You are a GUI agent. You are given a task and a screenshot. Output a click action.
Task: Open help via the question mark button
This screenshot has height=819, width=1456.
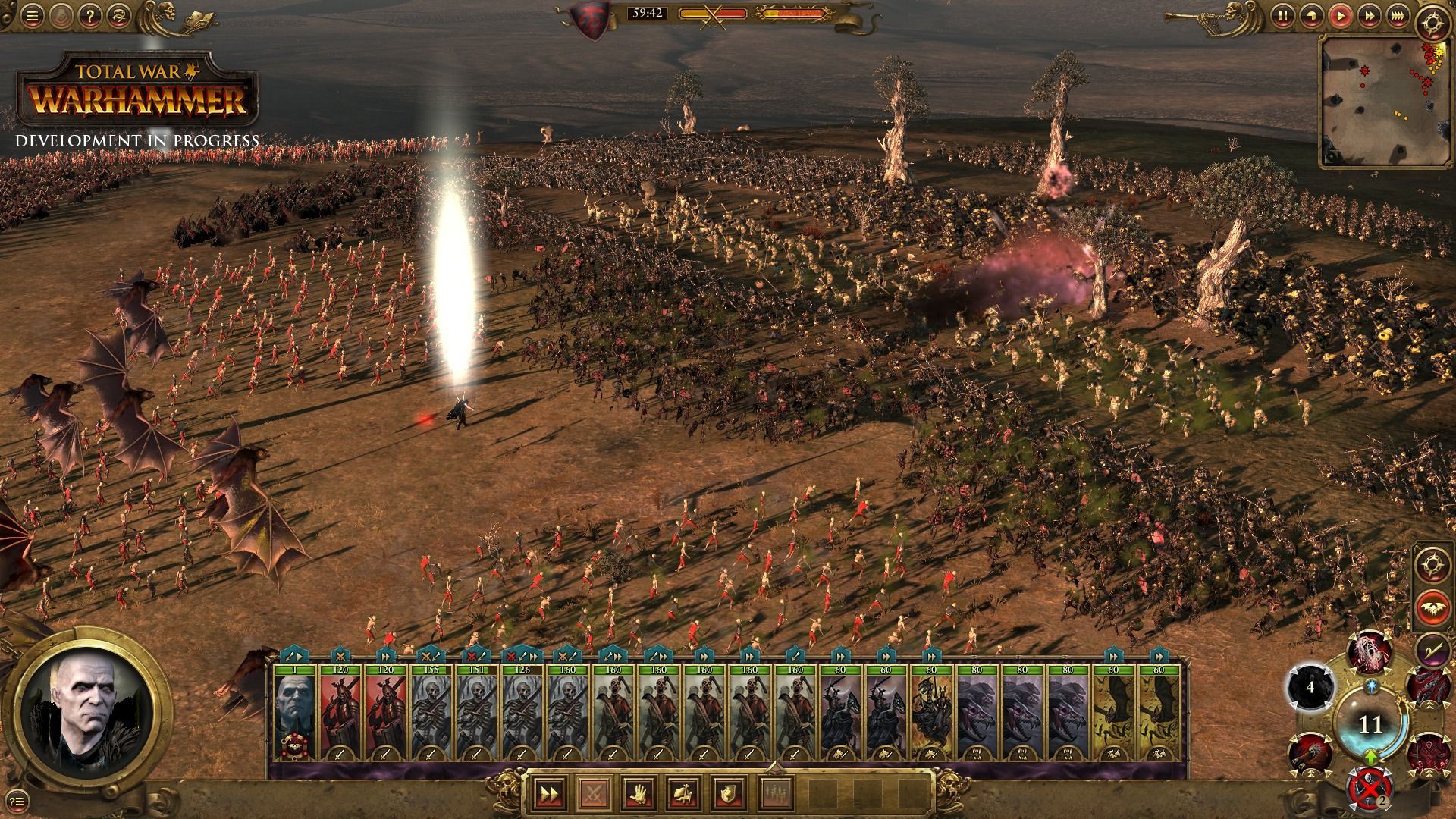[x=89, y=15]
